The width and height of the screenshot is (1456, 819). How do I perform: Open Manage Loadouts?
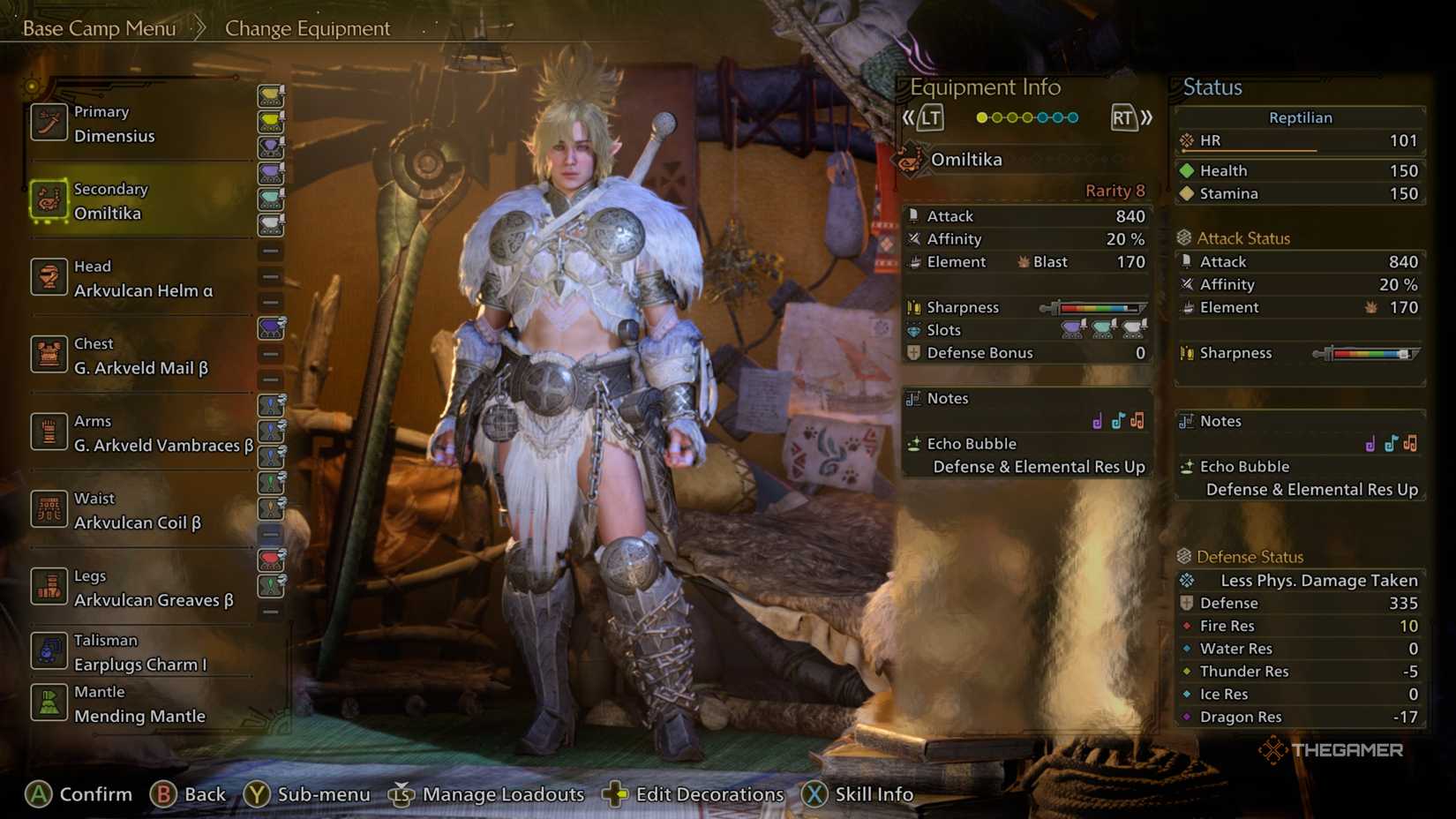[487, 794]
